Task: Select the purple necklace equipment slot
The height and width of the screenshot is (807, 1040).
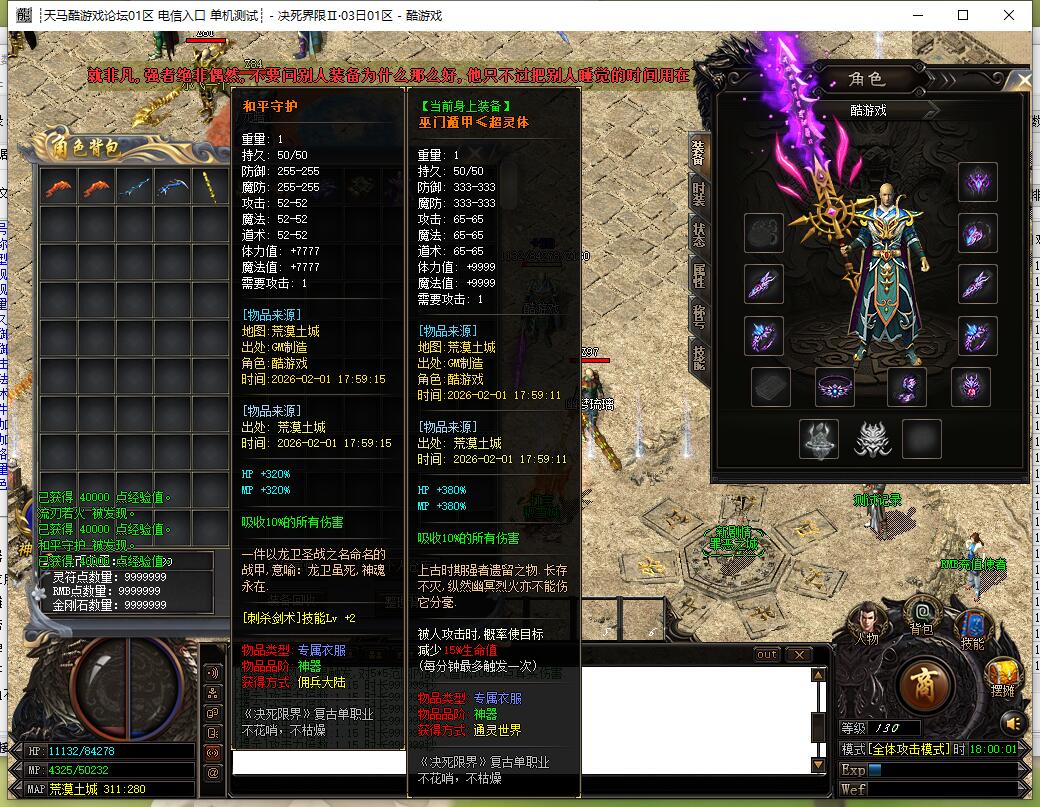Action: pos(834,388)
